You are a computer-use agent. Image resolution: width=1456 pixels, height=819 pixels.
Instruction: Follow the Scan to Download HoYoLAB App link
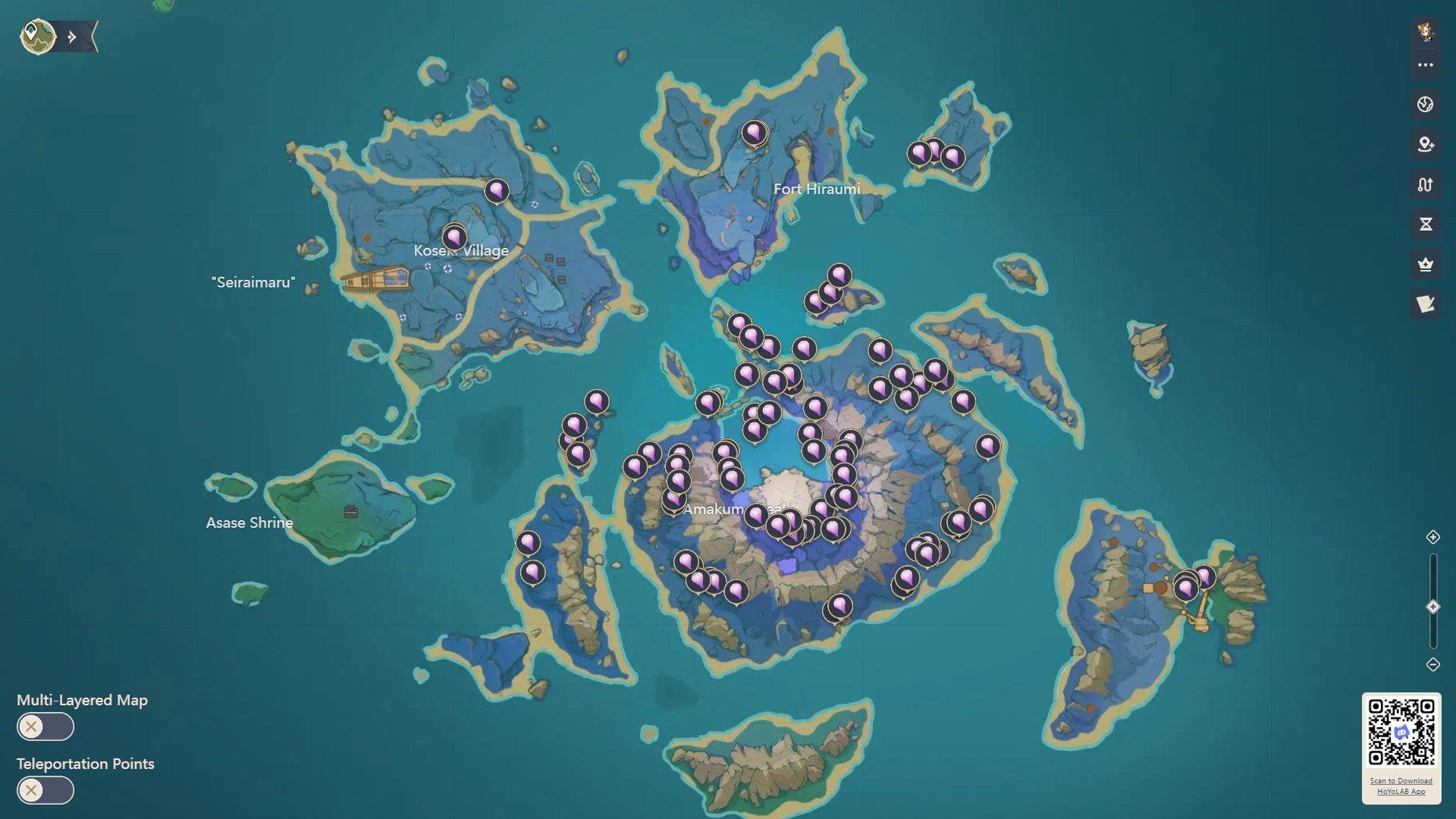coord(1401,786)
